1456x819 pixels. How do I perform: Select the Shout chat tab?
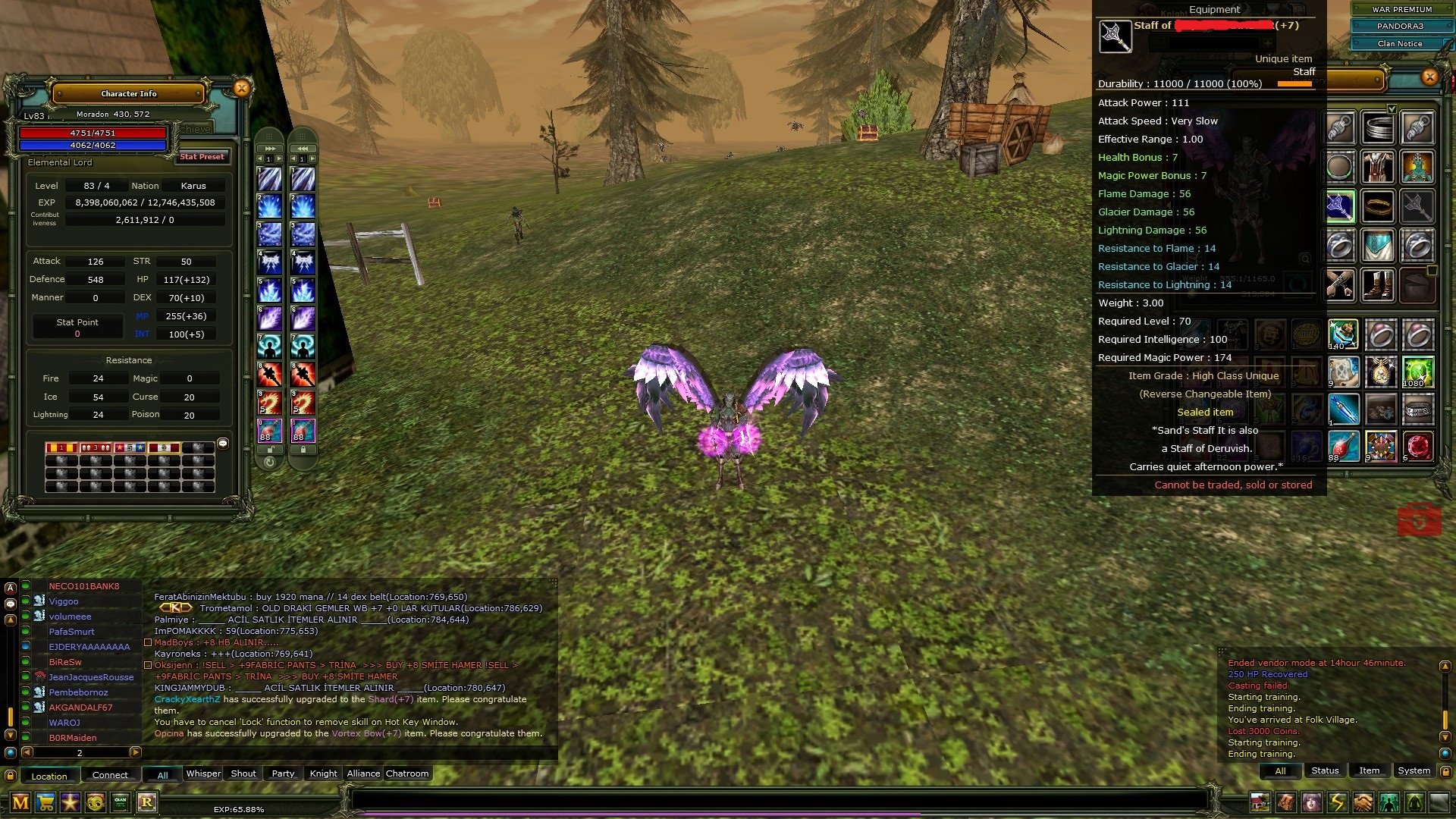click(243, 773)
